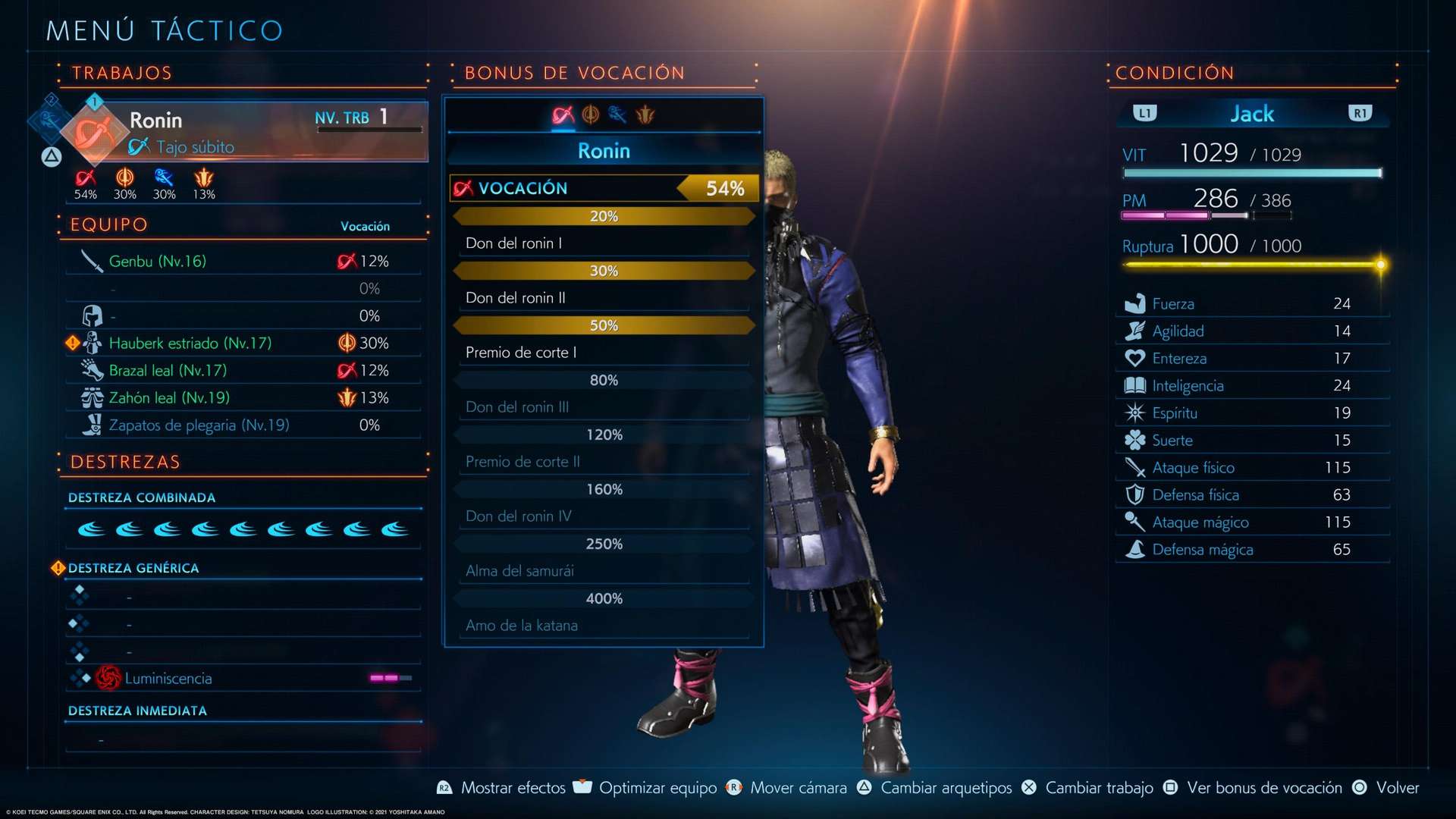
Task: Open the Destreza Combinada combo row
Action: [x=243, y=529]
